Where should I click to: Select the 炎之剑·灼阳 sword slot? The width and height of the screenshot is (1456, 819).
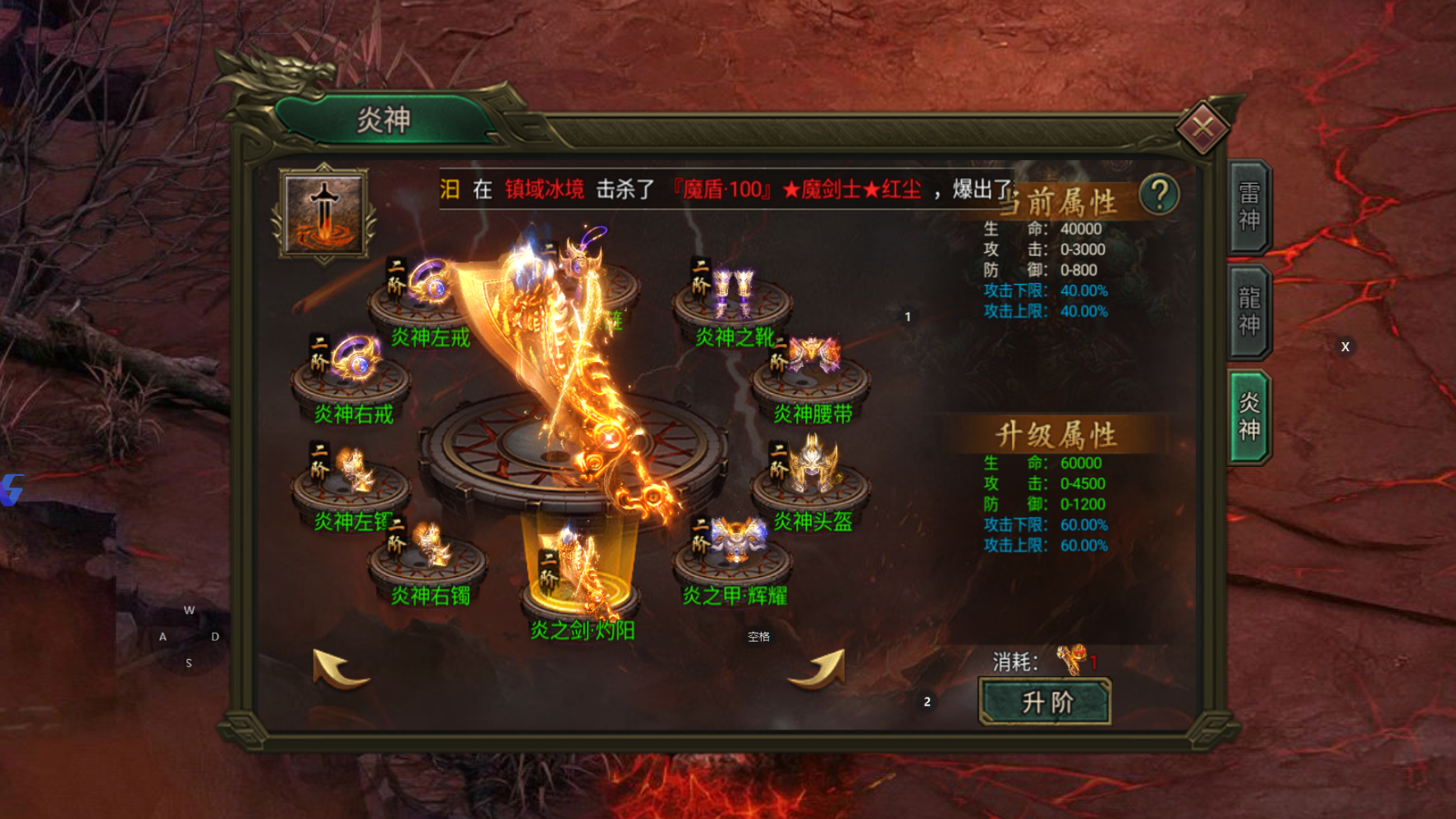click(579, 574)
